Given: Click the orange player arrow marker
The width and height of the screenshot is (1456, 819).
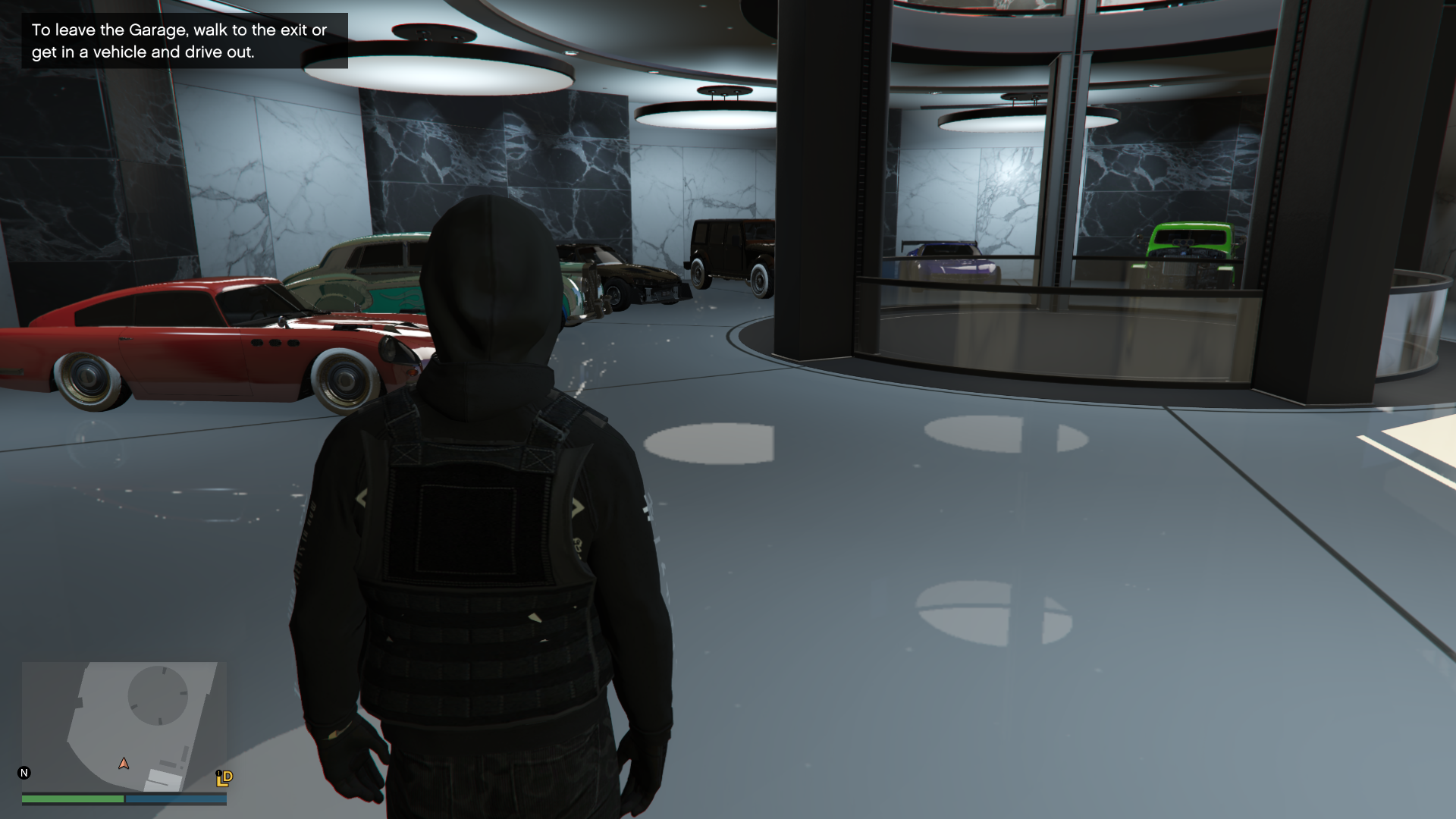Looking at the screenshot, I should [123, 764].
